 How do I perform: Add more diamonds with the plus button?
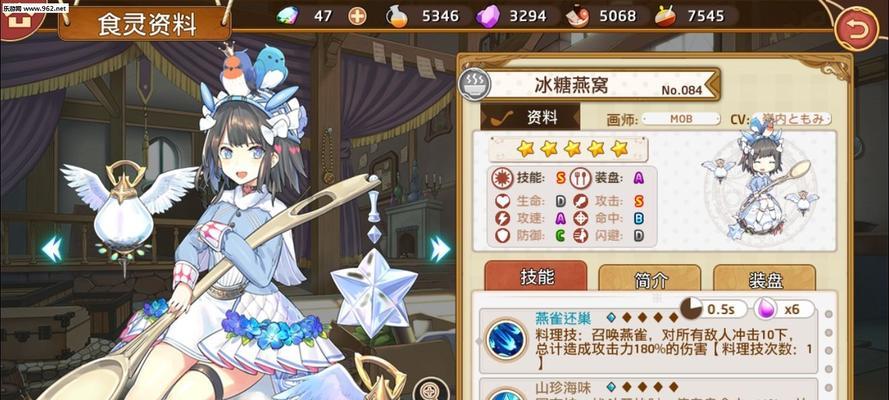[x=357, y=15]
